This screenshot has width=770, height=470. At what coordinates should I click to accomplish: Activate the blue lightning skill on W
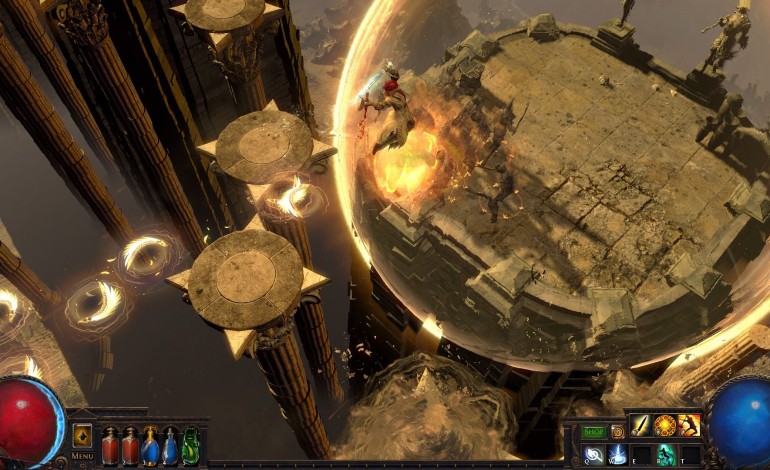click(x=617, y=455)
